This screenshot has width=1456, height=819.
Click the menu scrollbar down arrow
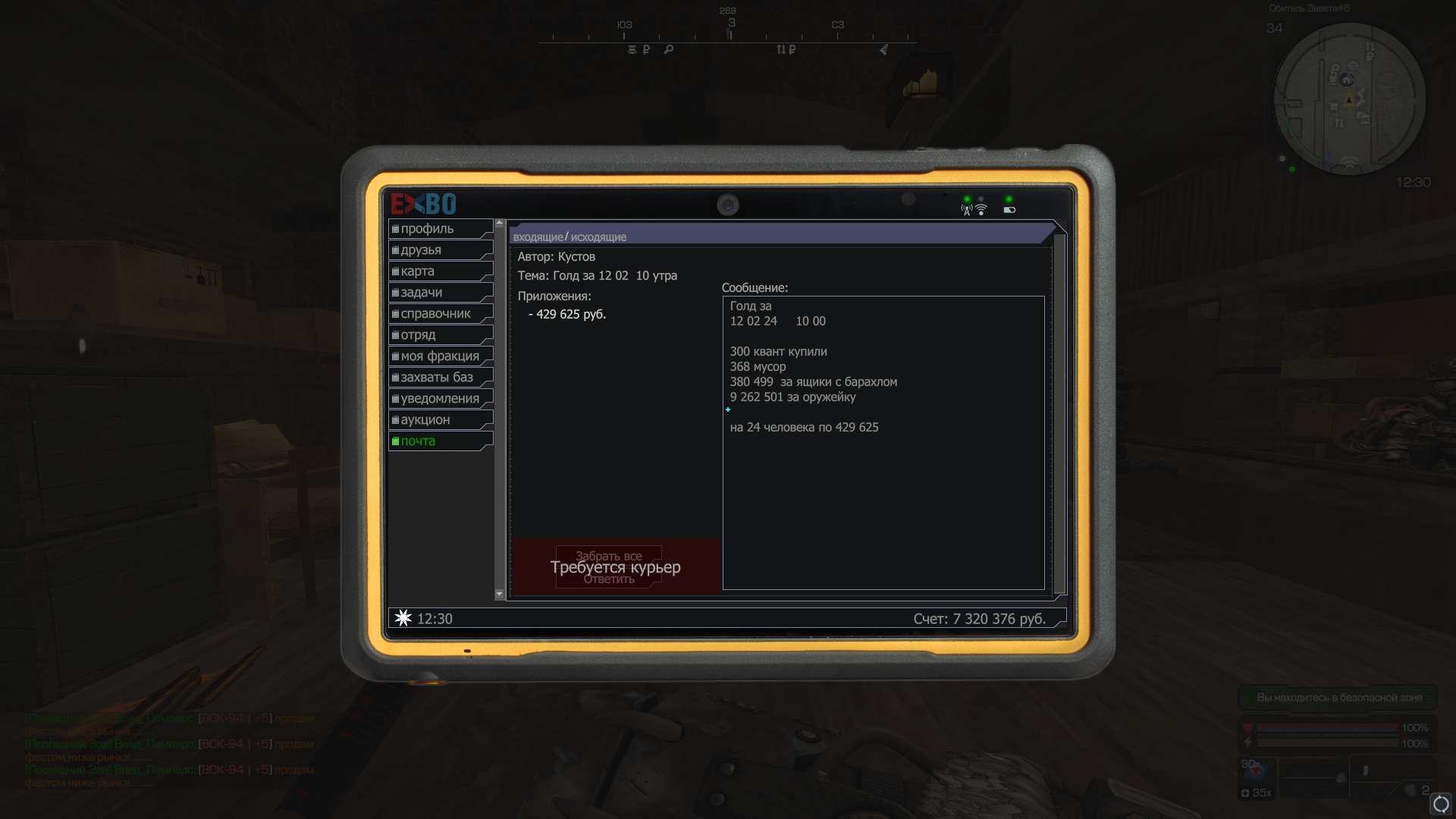point(499,594)
